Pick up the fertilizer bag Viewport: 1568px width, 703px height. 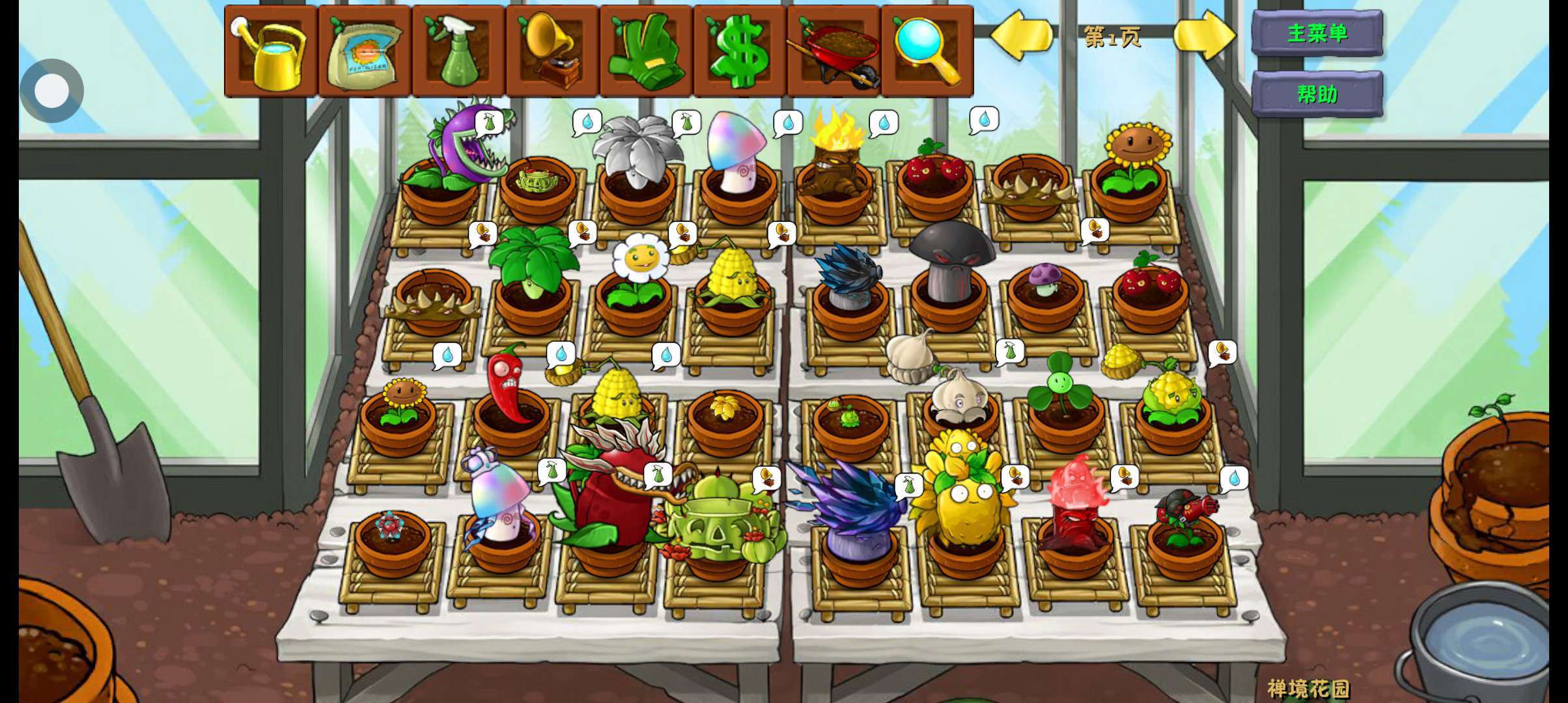(365, 51)
